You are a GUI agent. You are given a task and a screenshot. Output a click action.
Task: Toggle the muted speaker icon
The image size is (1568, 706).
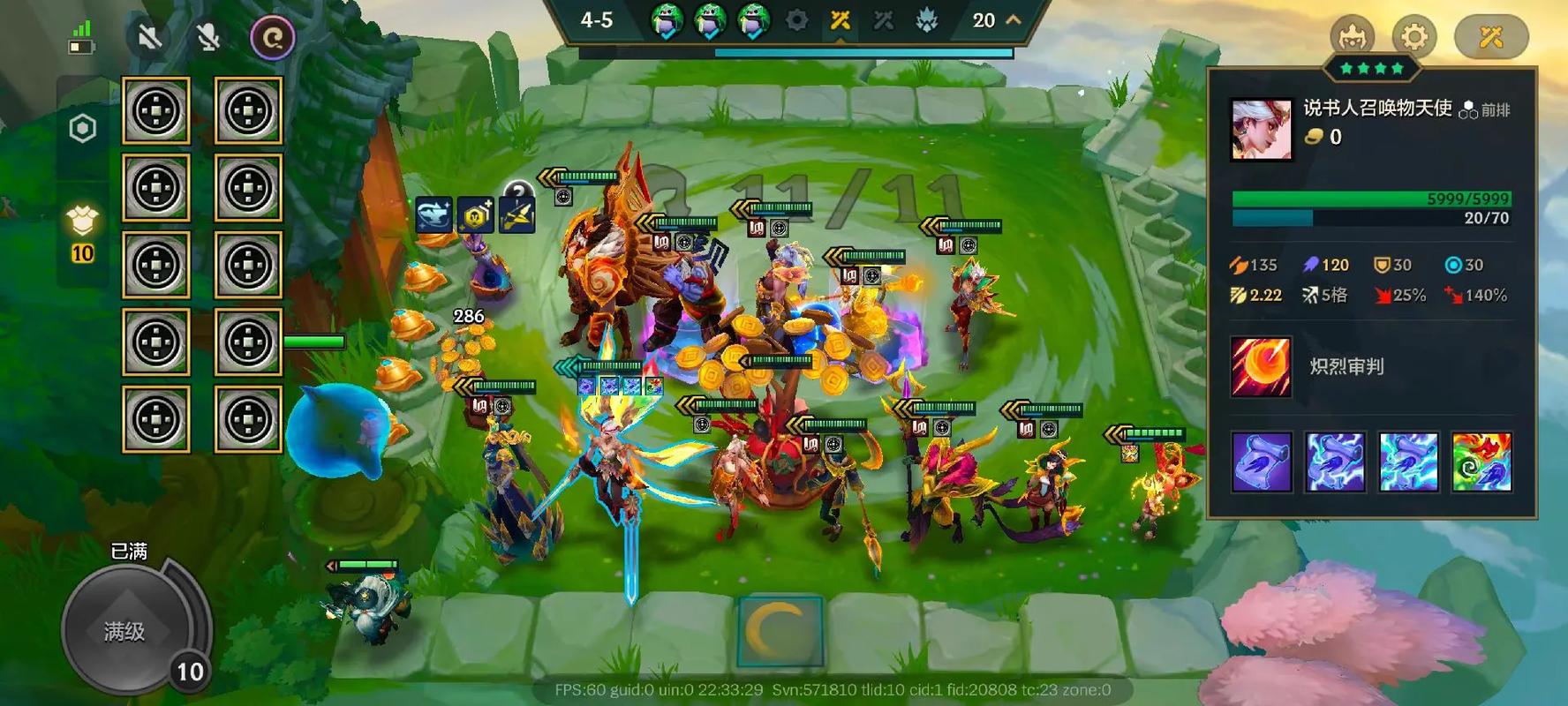[x=149, y=38]
